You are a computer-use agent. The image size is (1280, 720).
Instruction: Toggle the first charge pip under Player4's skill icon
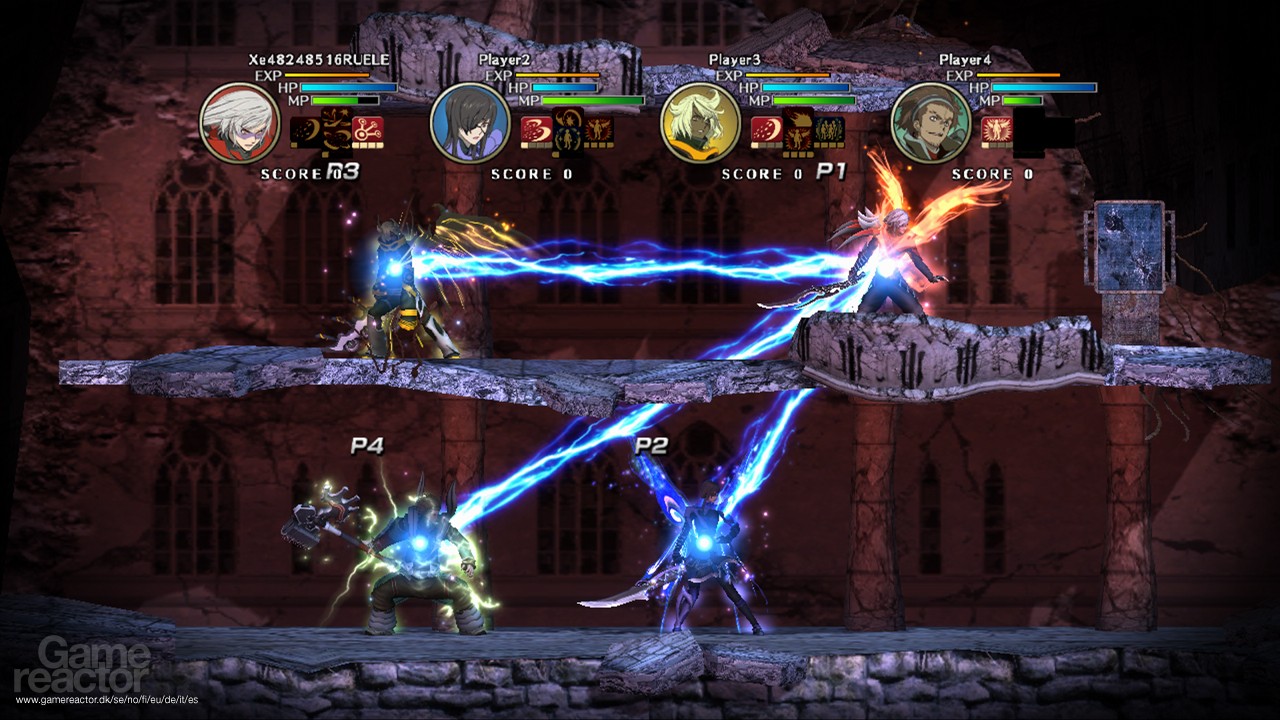pos(986,146)
